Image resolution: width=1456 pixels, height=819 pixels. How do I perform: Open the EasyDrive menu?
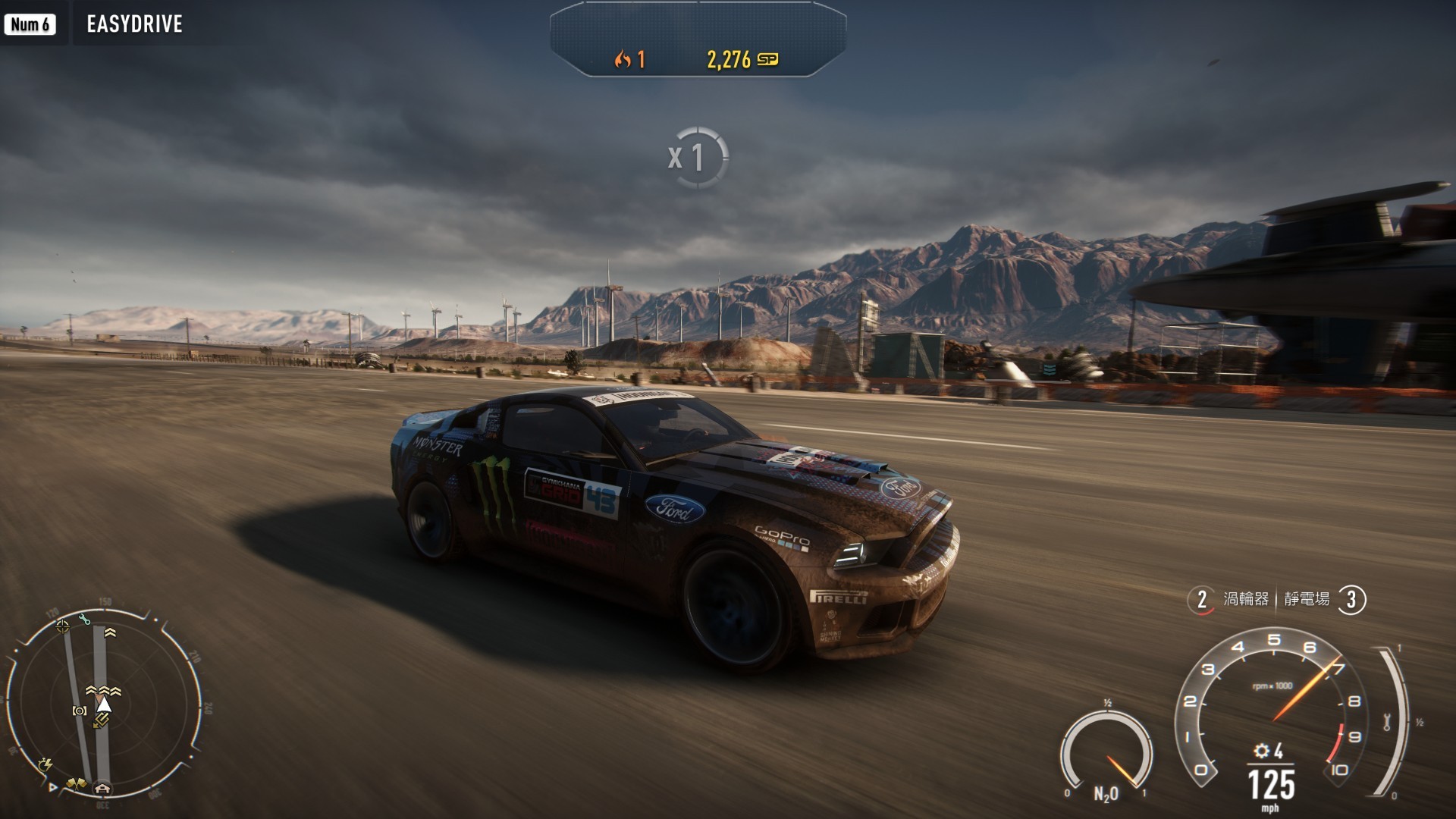tap(134, 24)
